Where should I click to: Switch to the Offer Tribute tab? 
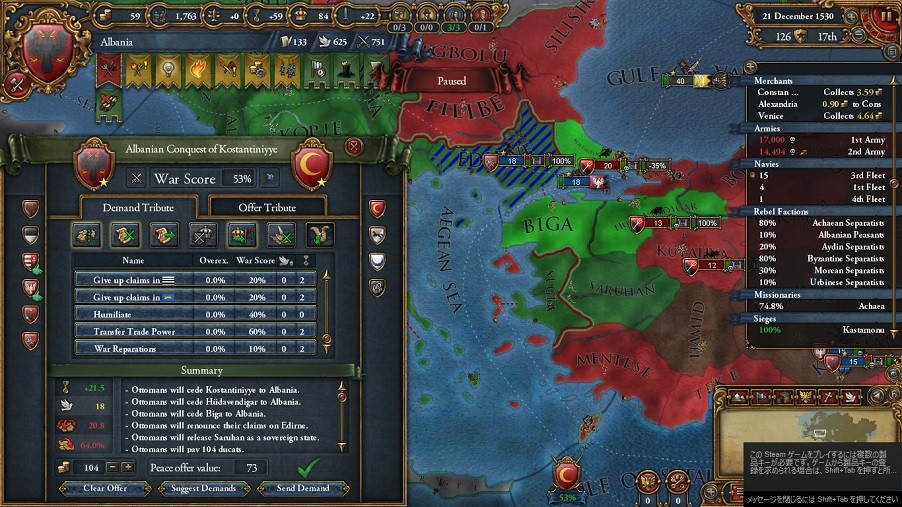coord(267,207)
